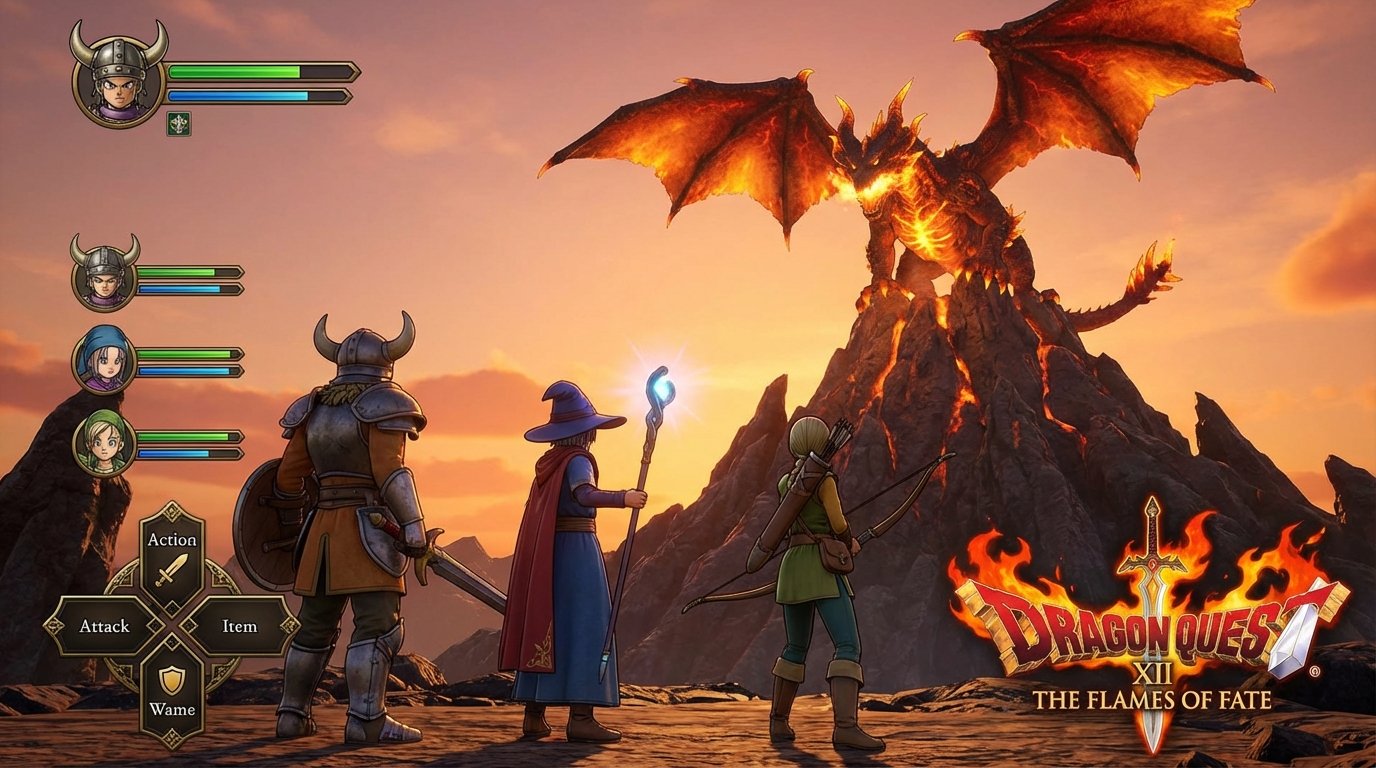
Task: Open the Item command
Action: click(x=240, y=625)
